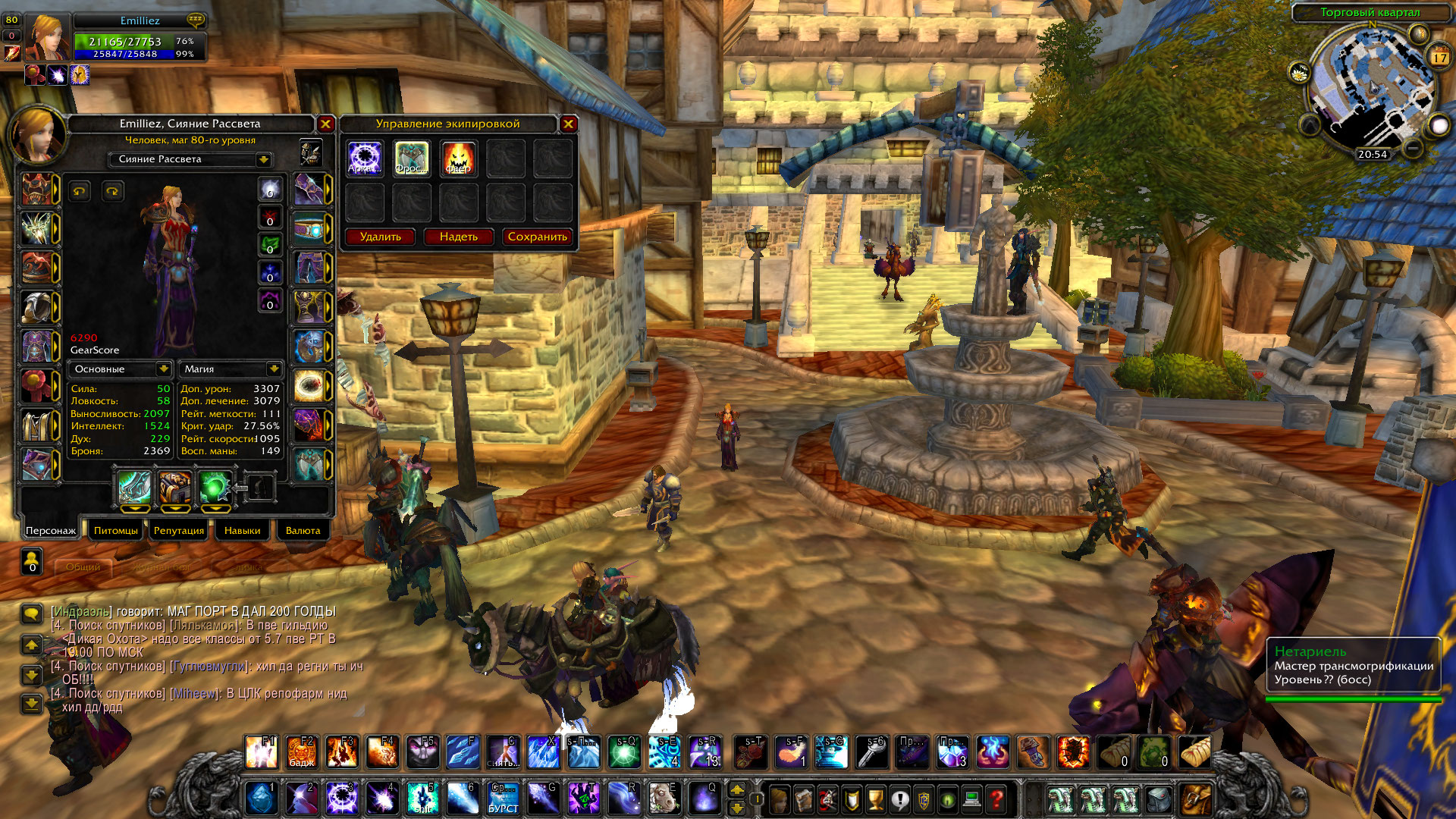Switch to the Питомцы tab
Image resolution: width=1456 pixels, height=819 pixels.
click(x=116, y=530)
